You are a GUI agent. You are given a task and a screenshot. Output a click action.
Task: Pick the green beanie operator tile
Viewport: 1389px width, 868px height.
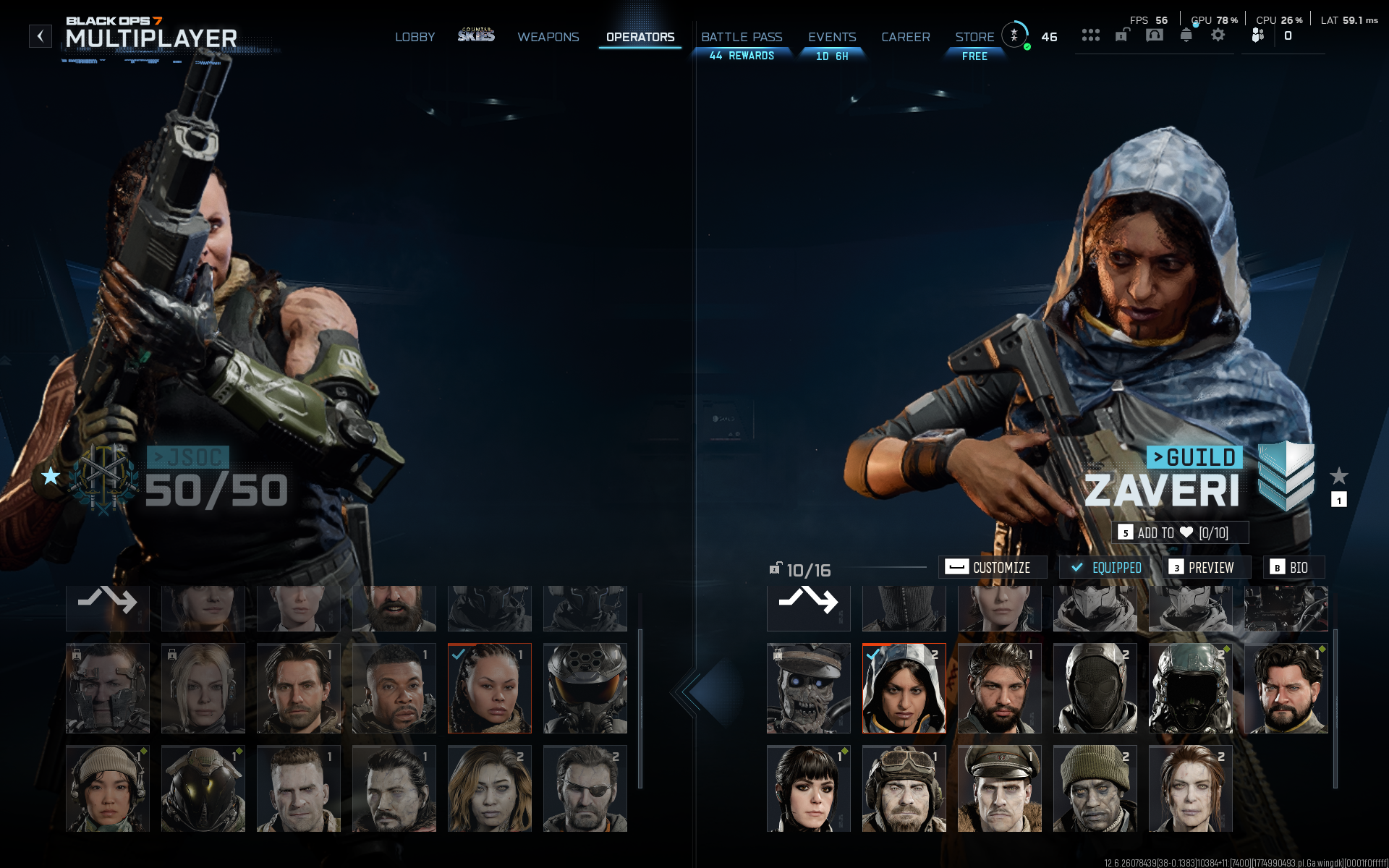[1095, 788]
